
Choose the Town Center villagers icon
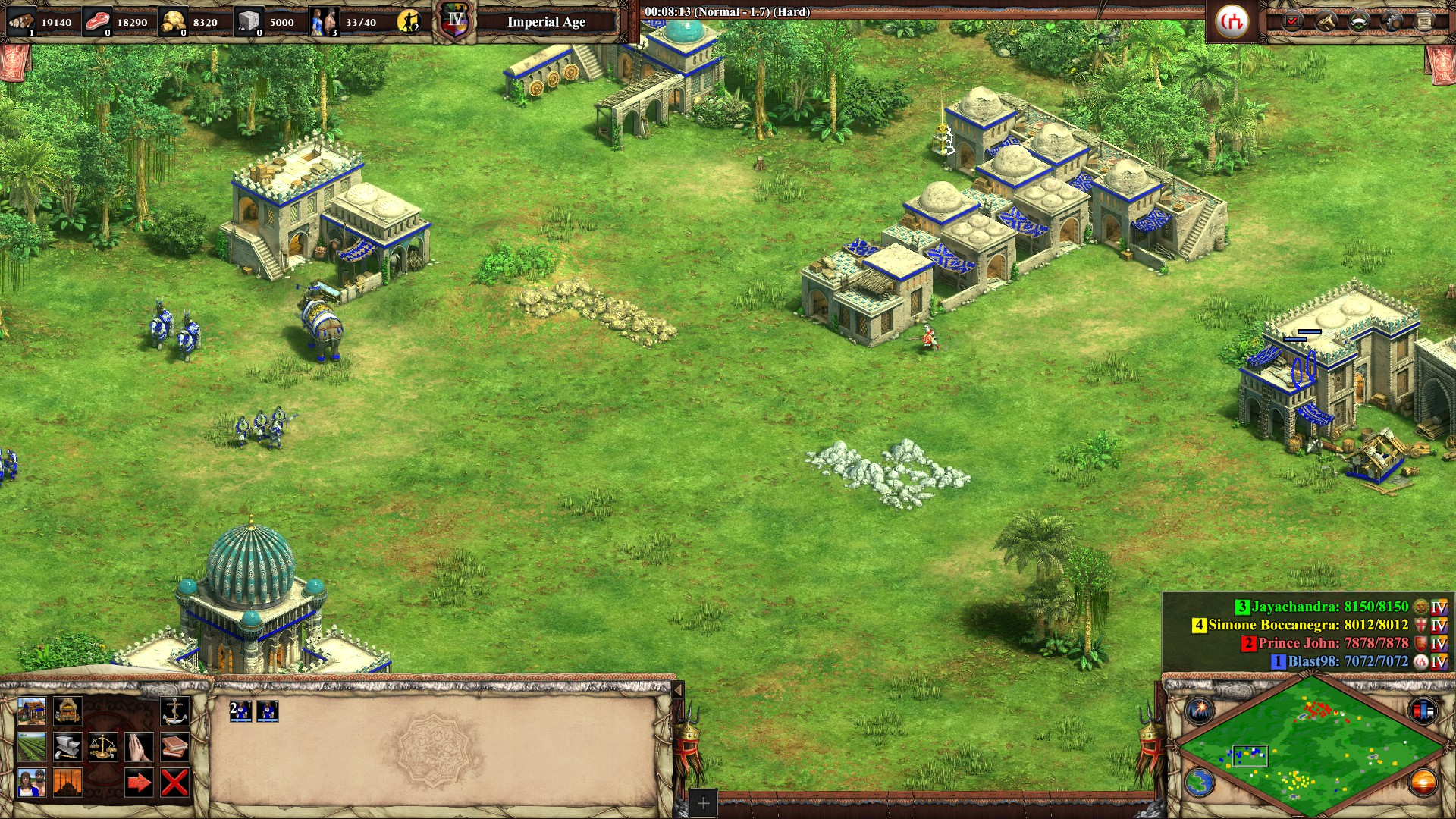(31, 783)
